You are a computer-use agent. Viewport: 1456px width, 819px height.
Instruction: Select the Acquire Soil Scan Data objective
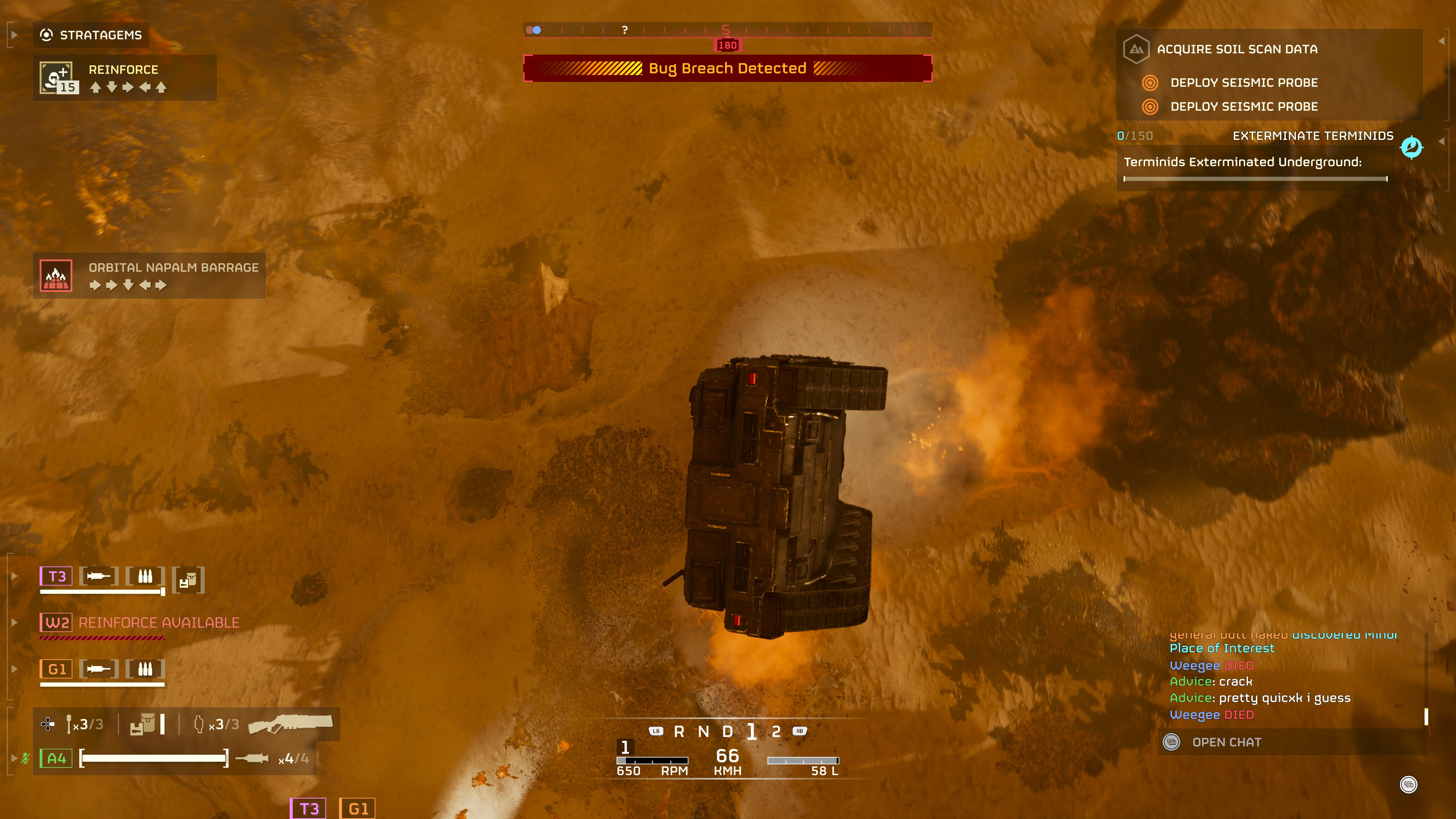[1236, 49]
